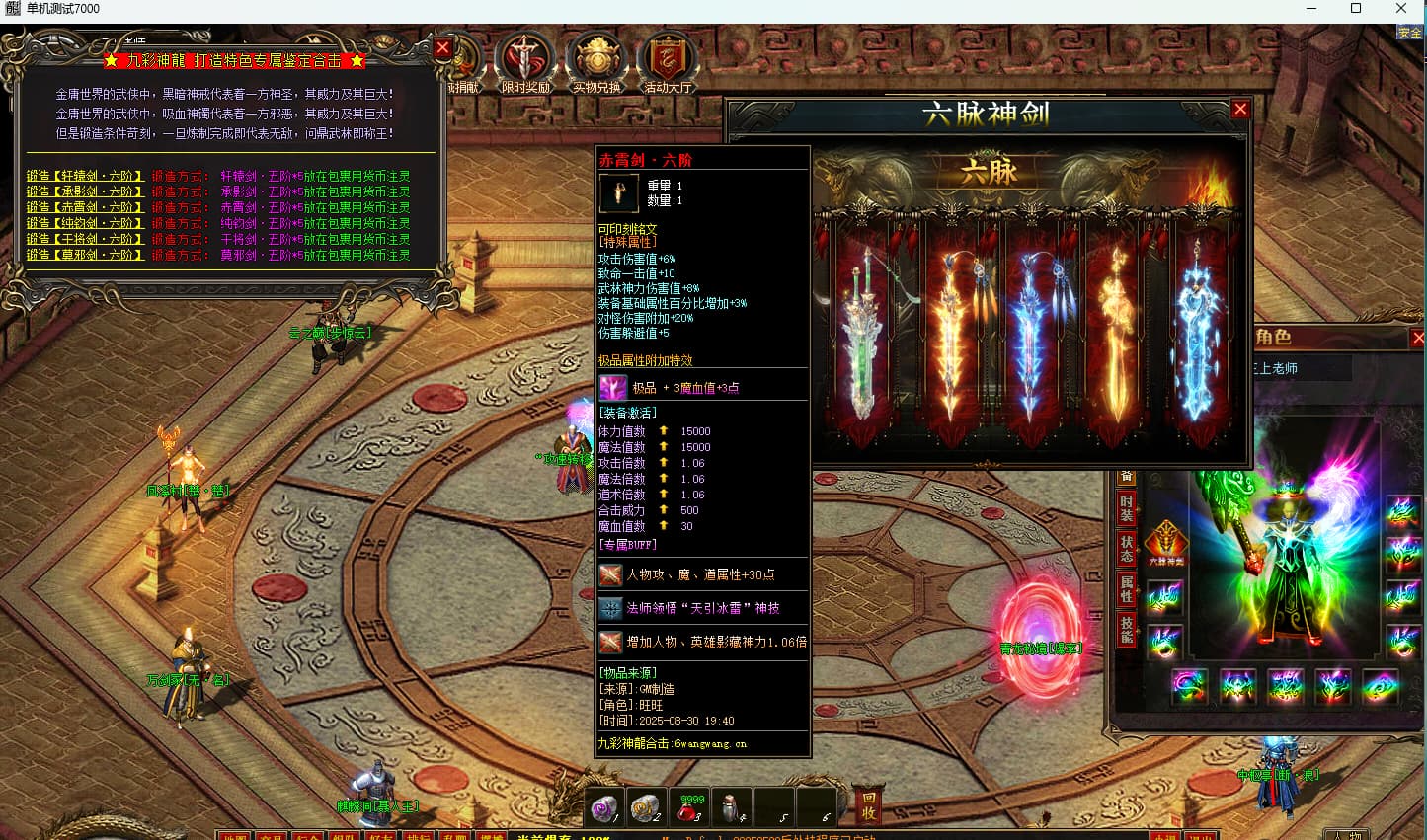Click the forge 纯钧剑·六阶 link
The width and height of the screenshot is (1427, 840).
[85, 223]
